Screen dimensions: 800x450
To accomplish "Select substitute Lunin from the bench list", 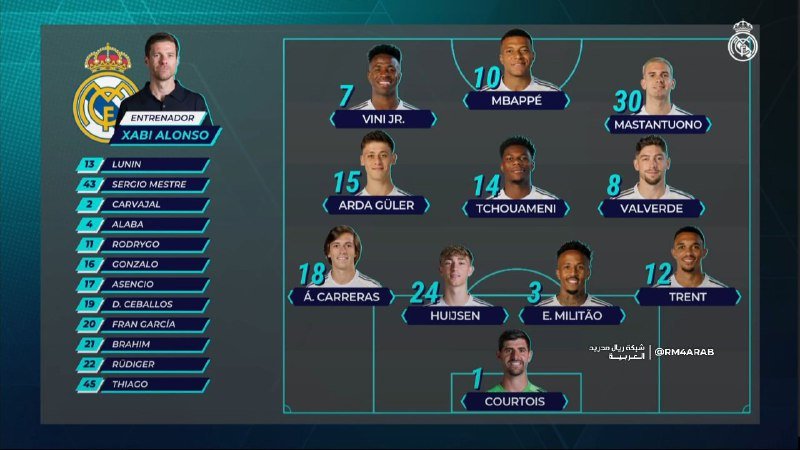I will pos(145,165).
